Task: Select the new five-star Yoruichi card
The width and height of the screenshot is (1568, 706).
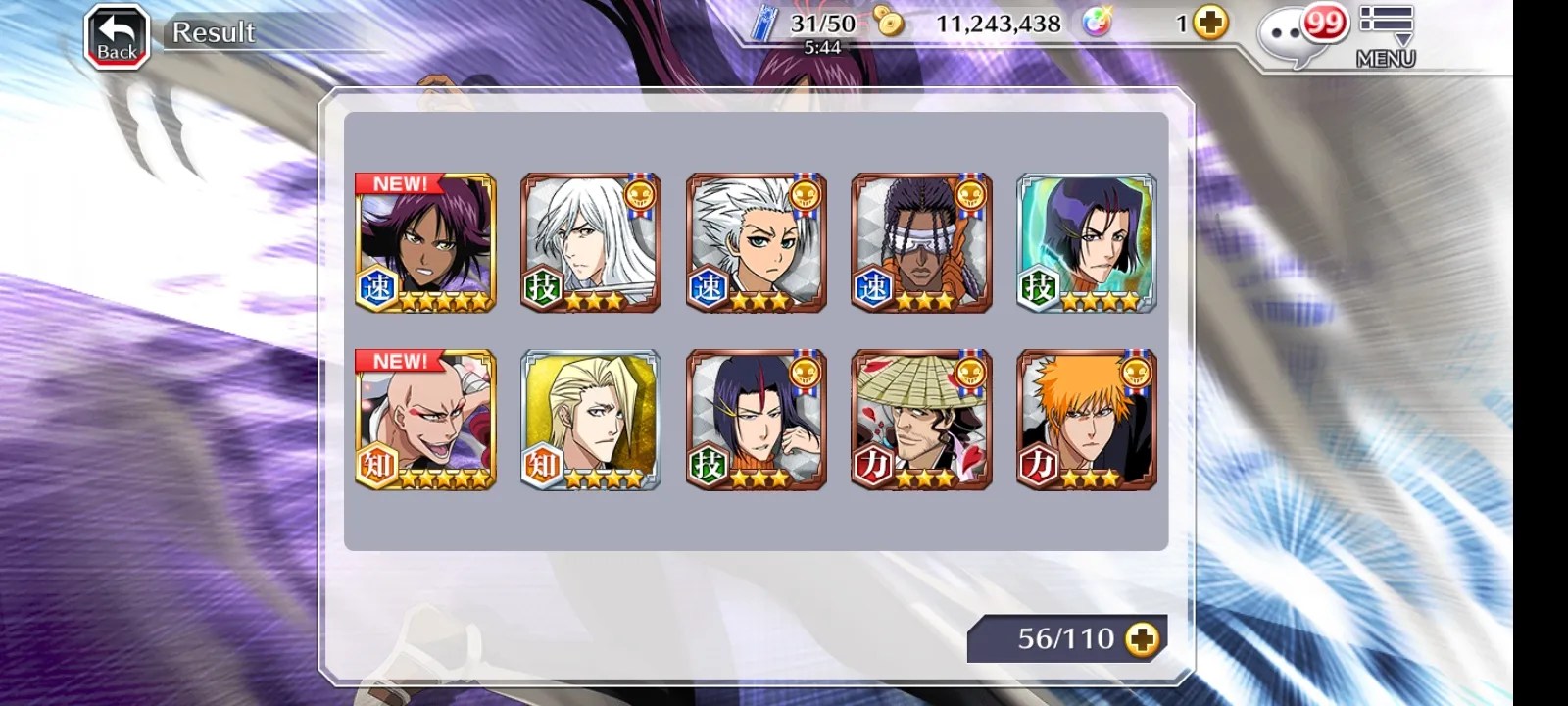Action: (425, 243)
